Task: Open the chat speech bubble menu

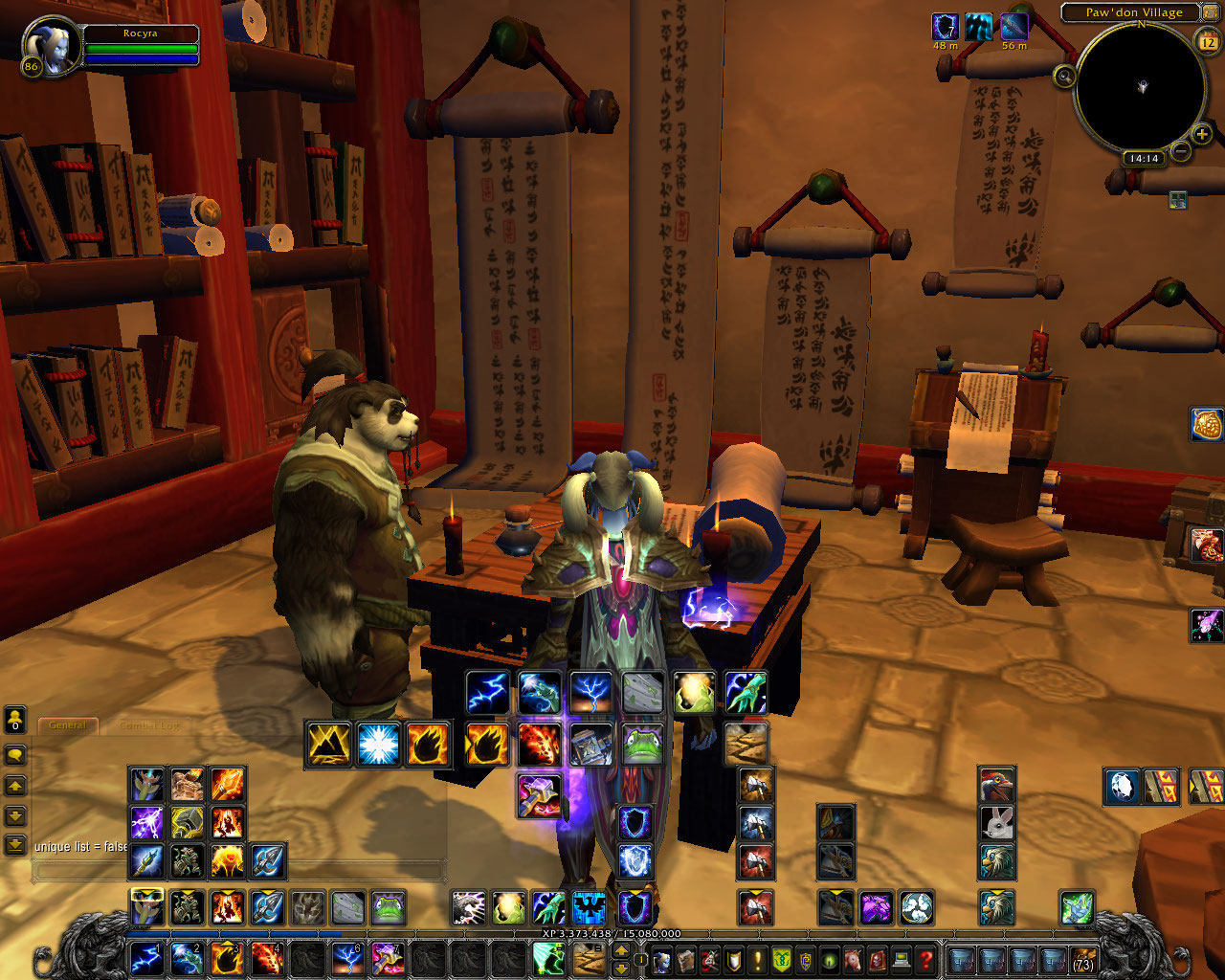Action: point(15,755)
